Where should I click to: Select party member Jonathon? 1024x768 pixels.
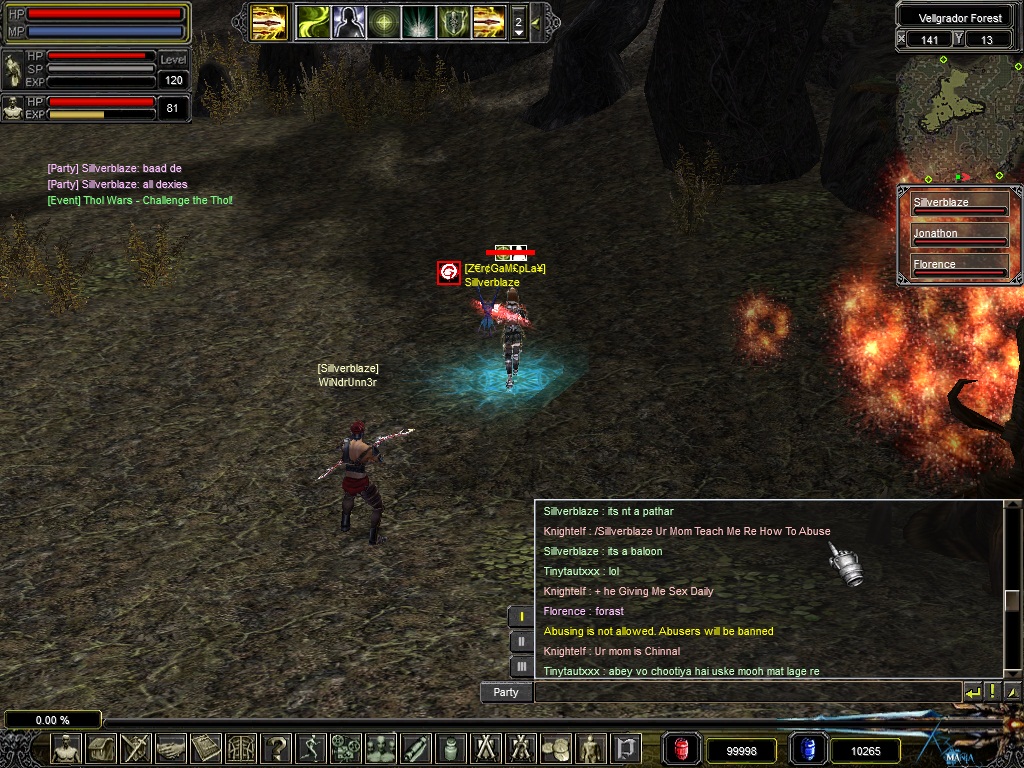point(959,236)
